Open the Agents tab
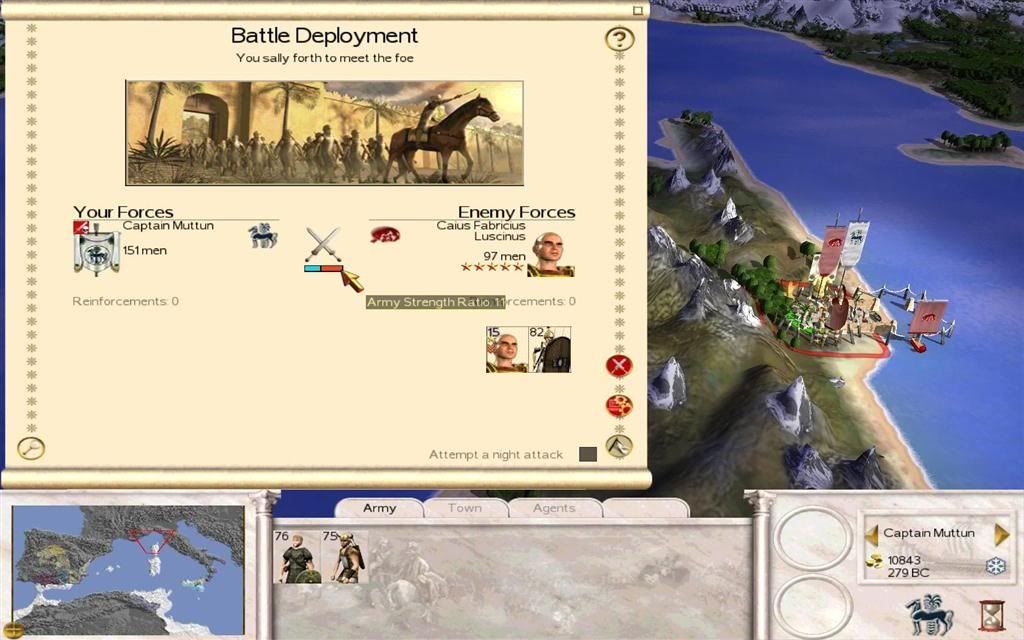1024x640 pixels. 553,508
